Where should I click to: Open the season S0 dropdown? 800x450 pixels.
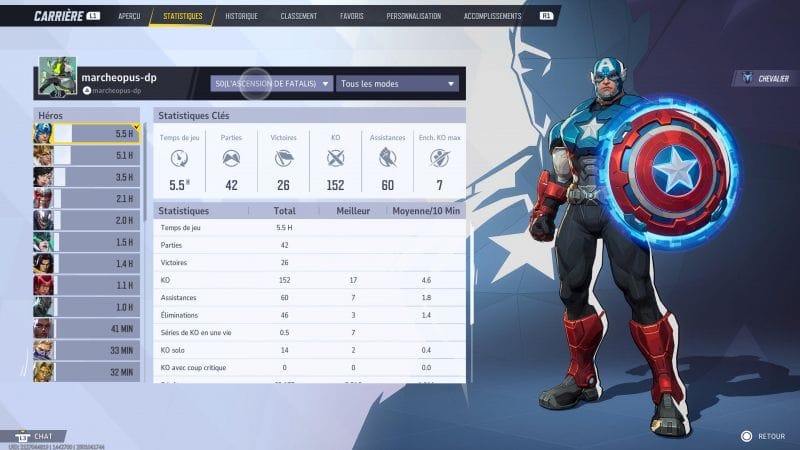(271, 84)
